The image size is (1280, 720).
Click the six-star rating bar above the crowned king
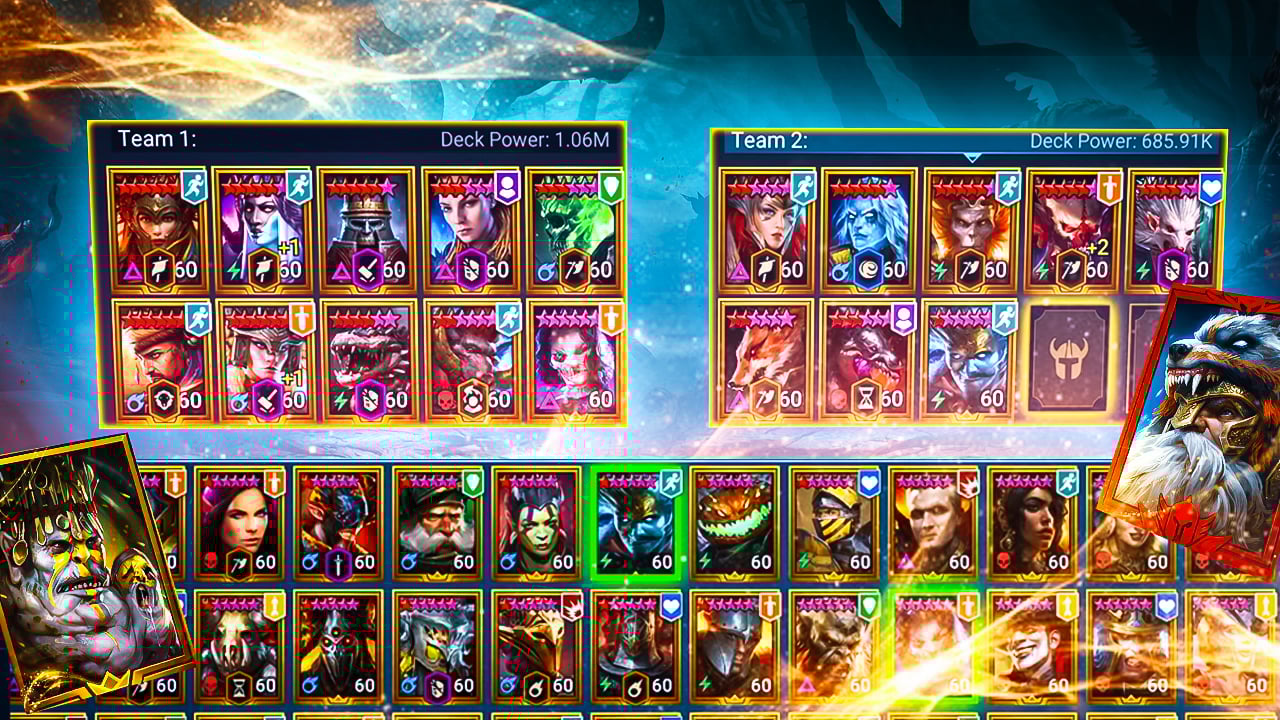pos(361,185)
